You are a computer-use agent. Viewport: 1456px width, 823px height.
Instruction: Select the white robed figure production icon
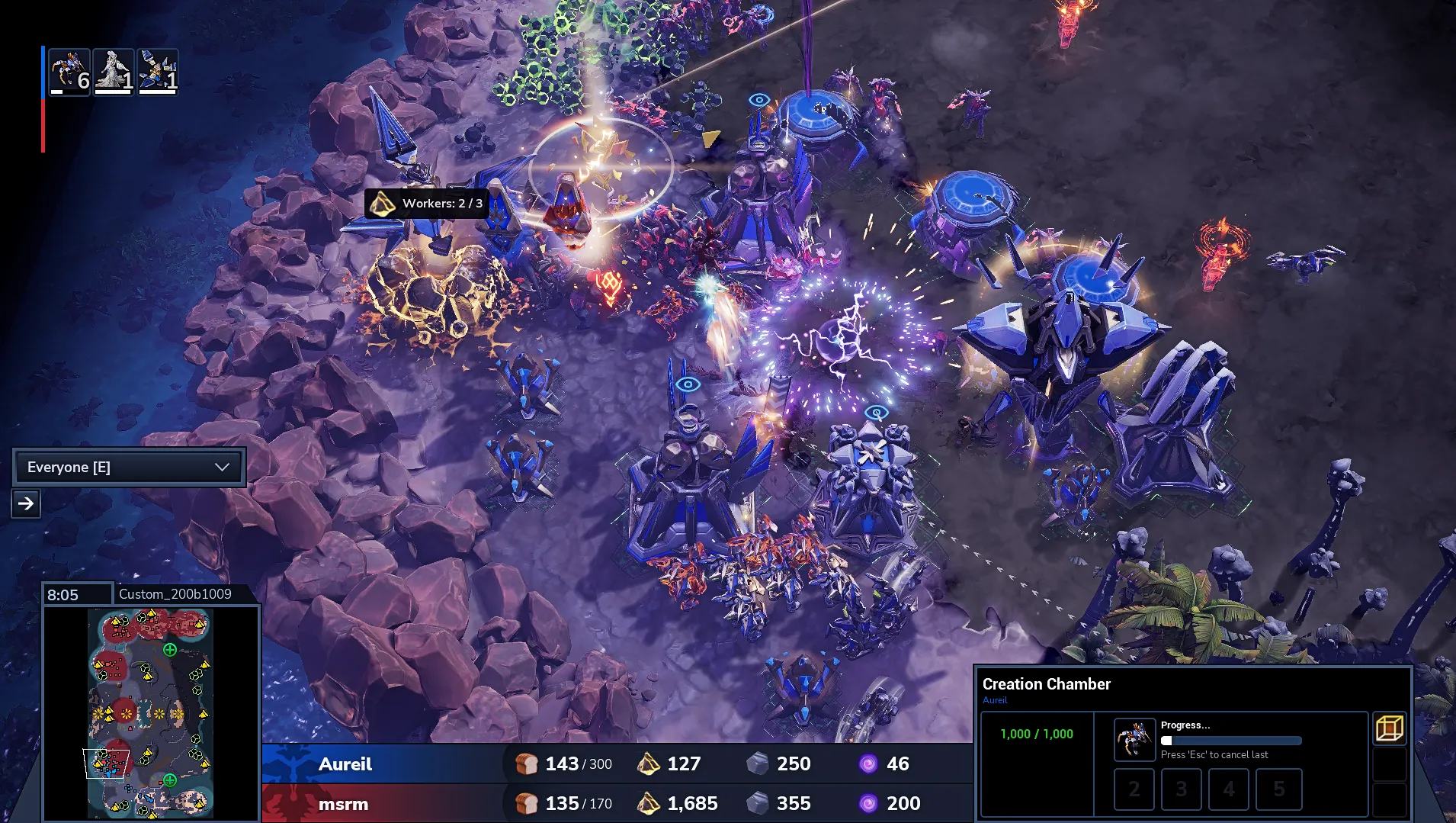pos(114,72)
